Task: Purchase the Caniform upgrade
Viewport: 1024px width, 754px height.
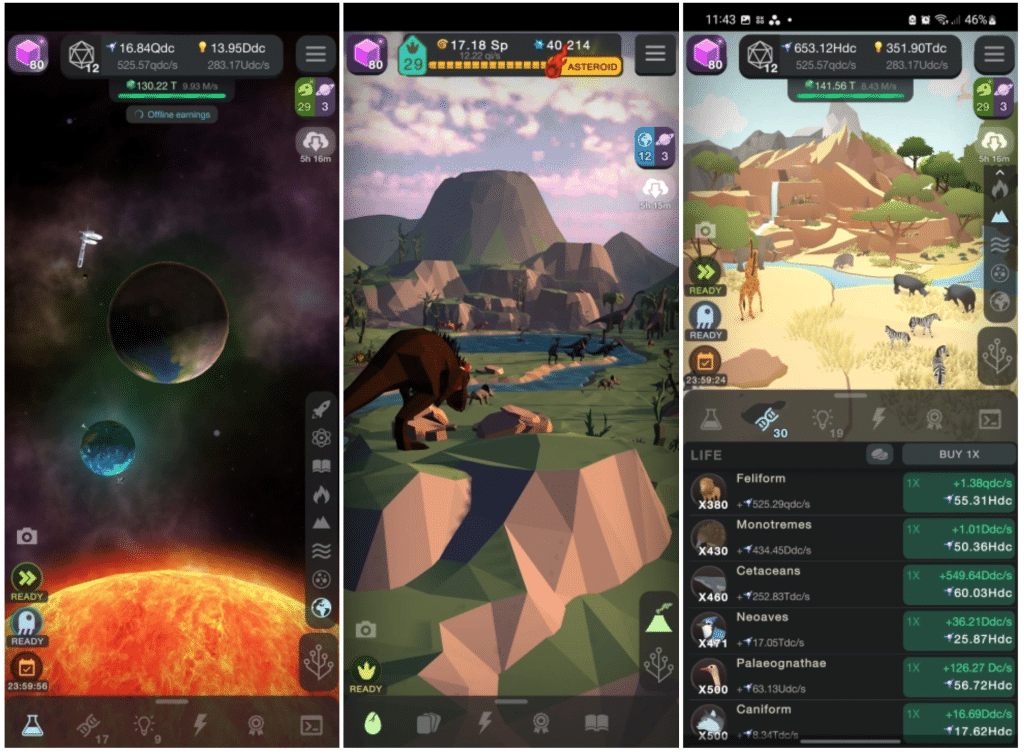Action: point(958,722)
